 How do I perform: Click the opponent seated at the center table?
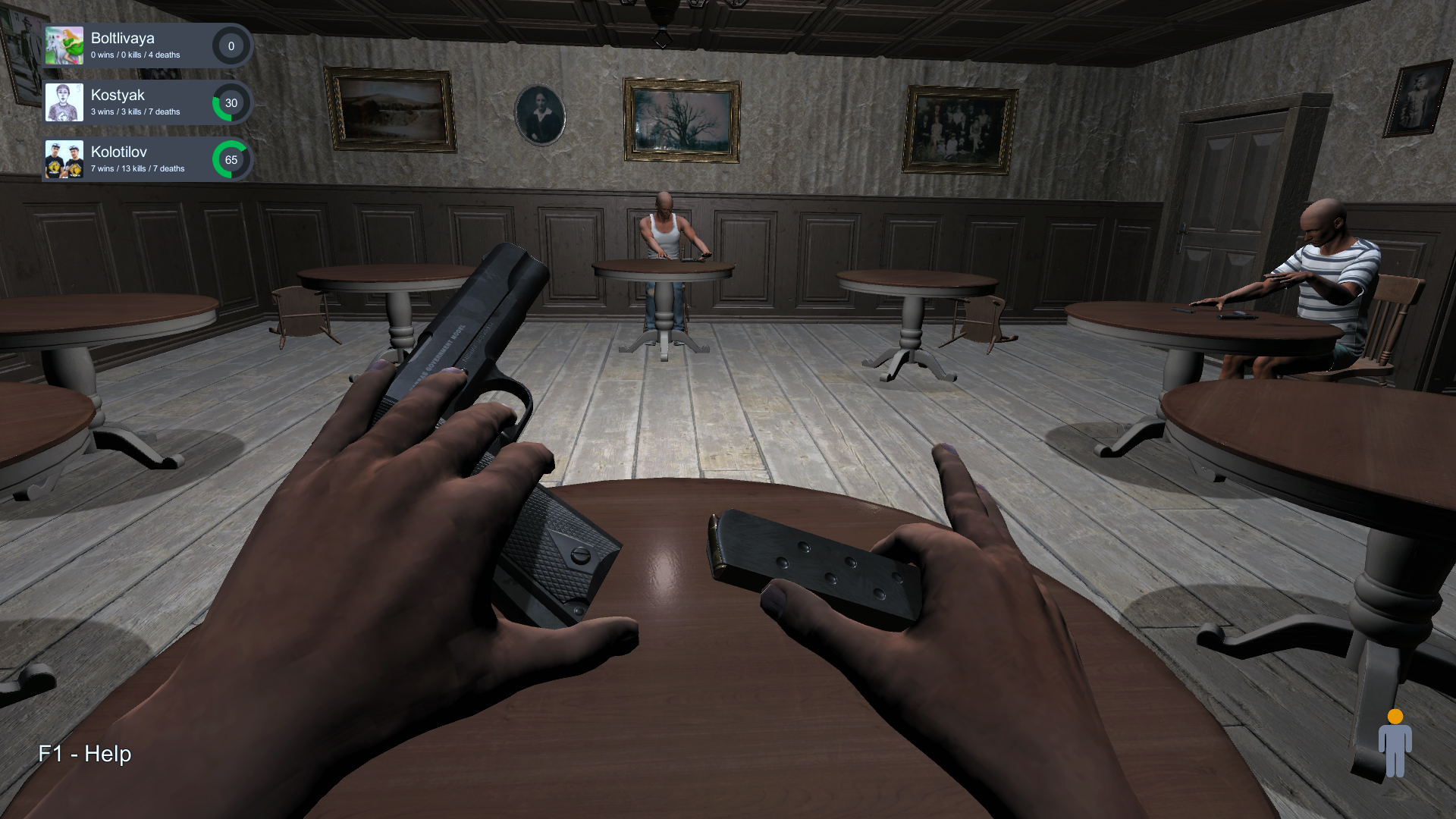(x=666, y=231)
